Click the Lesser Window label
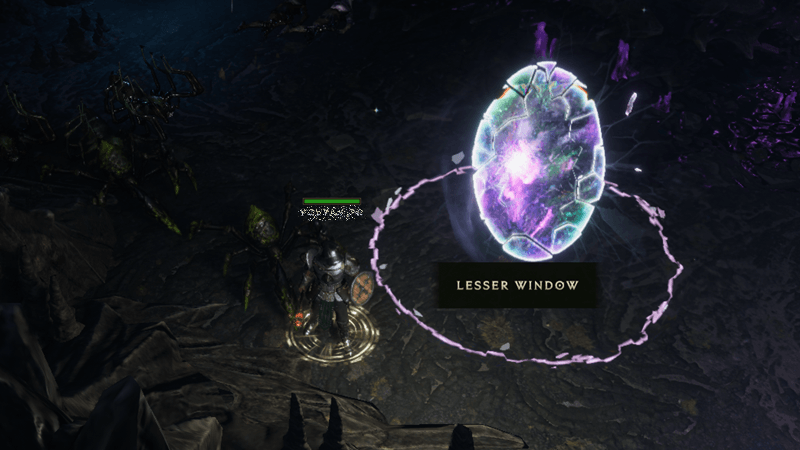Image resolution: width=800 pixels, height=450 pixels. point(517,285)
